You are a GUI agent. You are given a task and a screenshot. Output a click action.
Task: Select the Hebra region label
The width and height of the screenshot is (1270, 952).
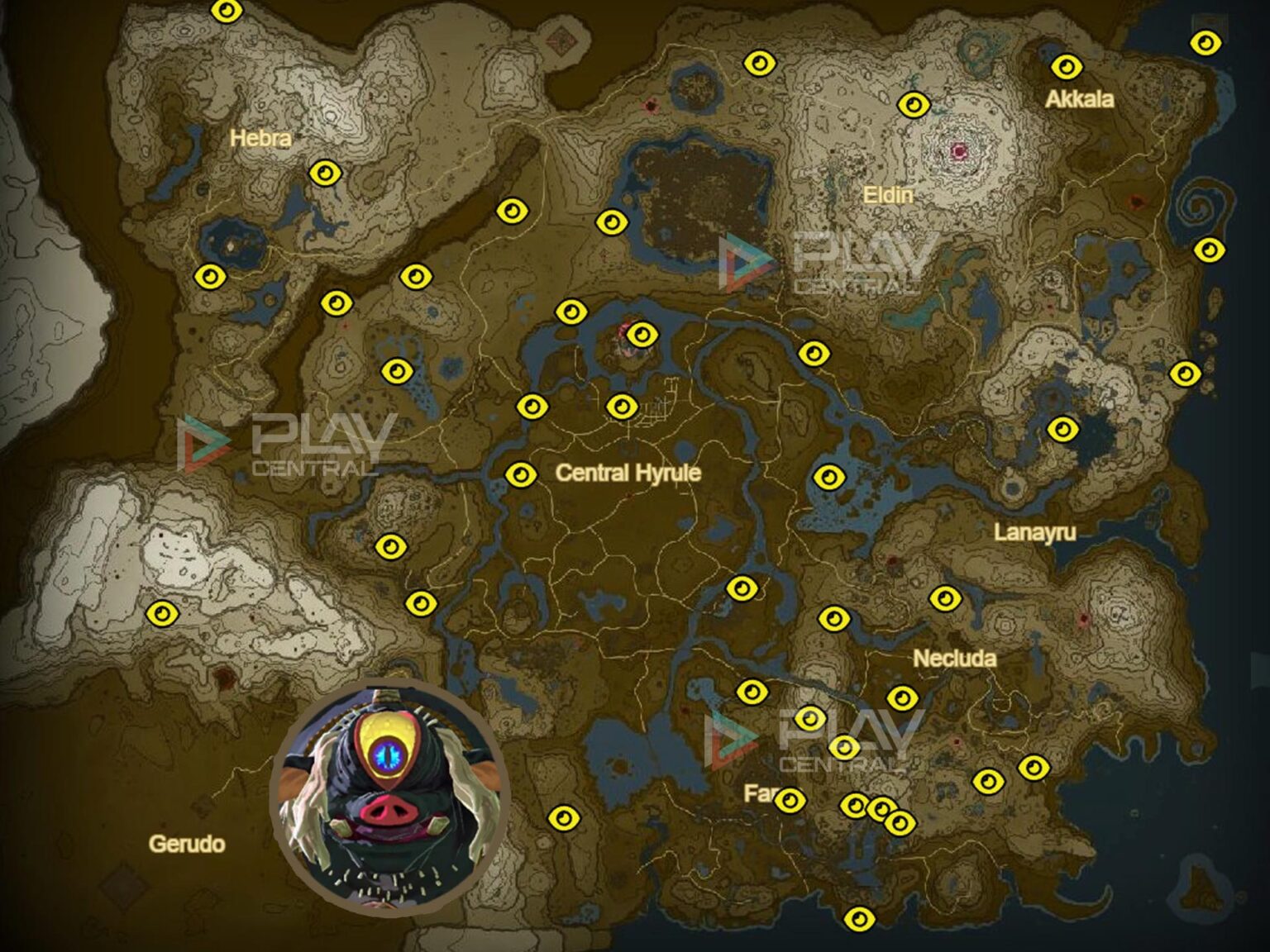[x=260, y=139]
